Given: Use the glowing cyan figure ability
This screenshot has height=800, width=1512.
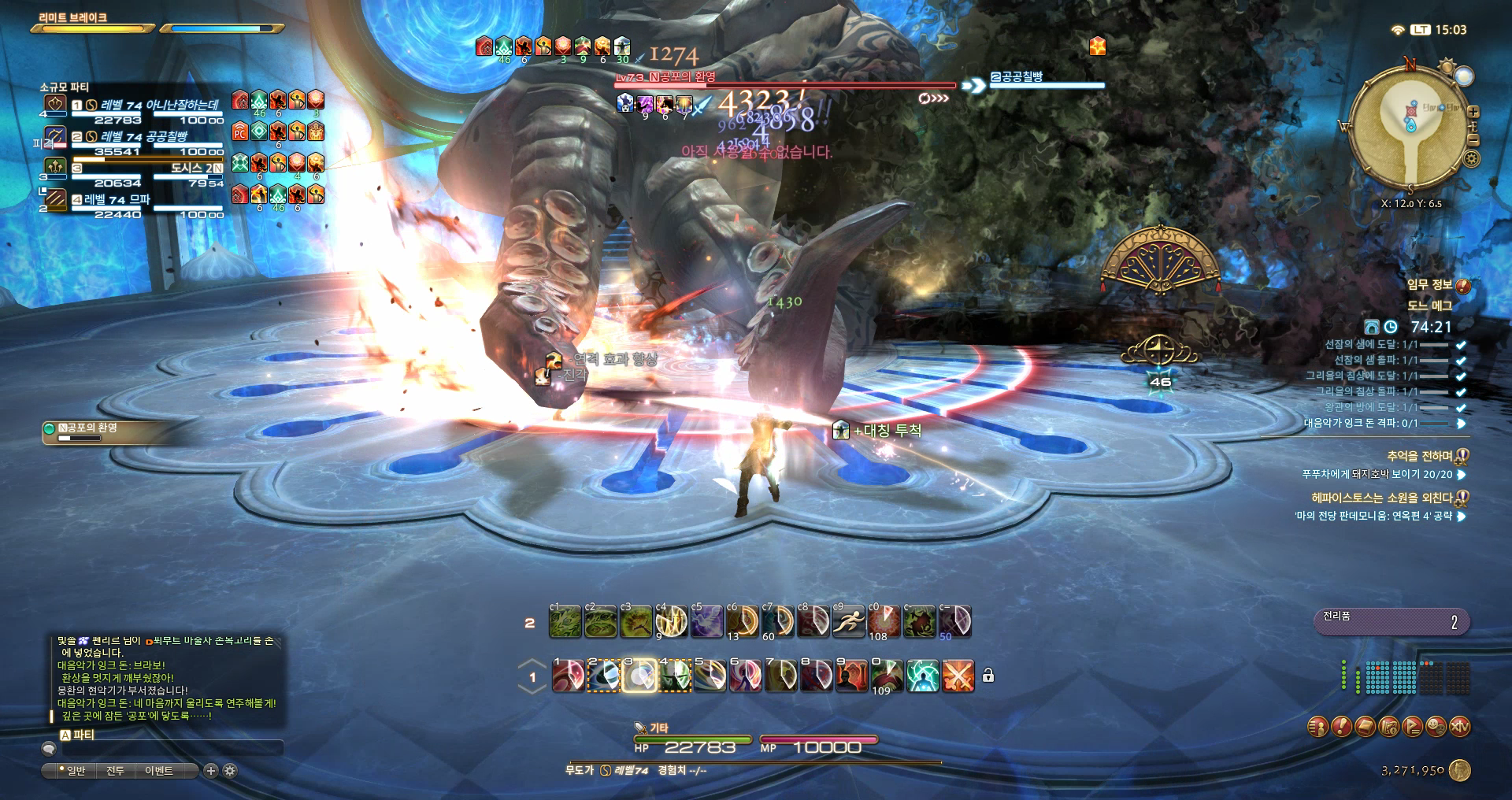Looking at the screenshot, I should pos(922,676).
